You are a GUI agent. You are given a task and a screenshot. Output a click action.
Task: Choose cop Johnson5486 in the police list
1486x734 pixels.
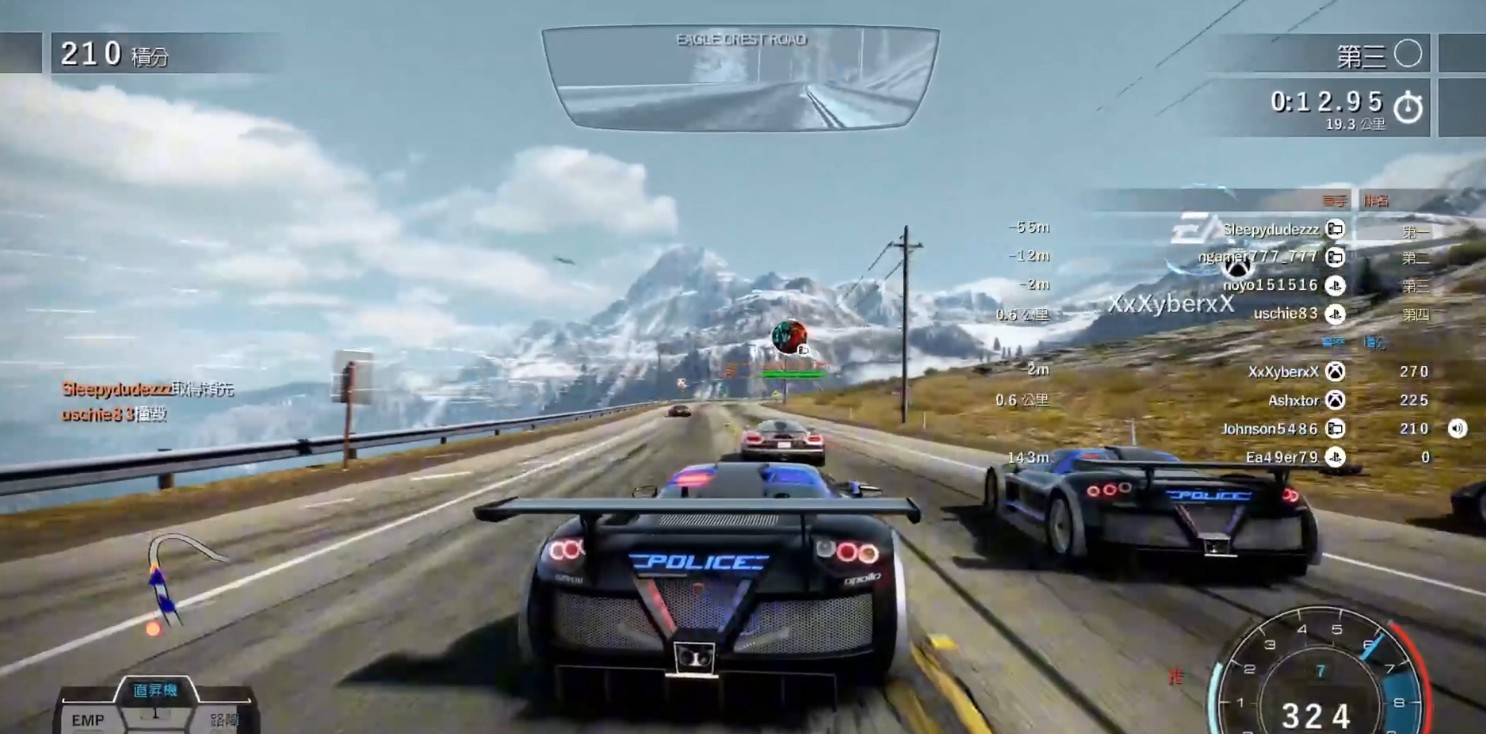[1270, 429]
